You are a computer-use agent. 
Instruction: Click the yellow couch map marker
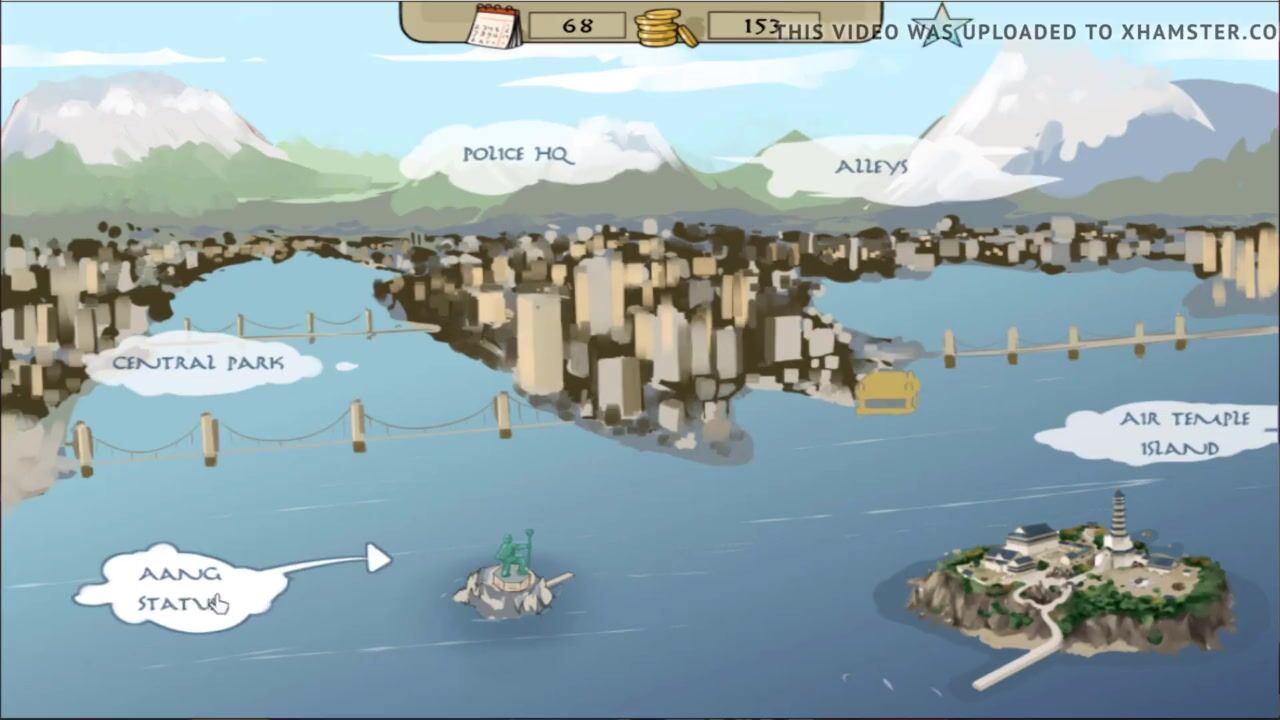pyautogui.click(x=887, y=393)
